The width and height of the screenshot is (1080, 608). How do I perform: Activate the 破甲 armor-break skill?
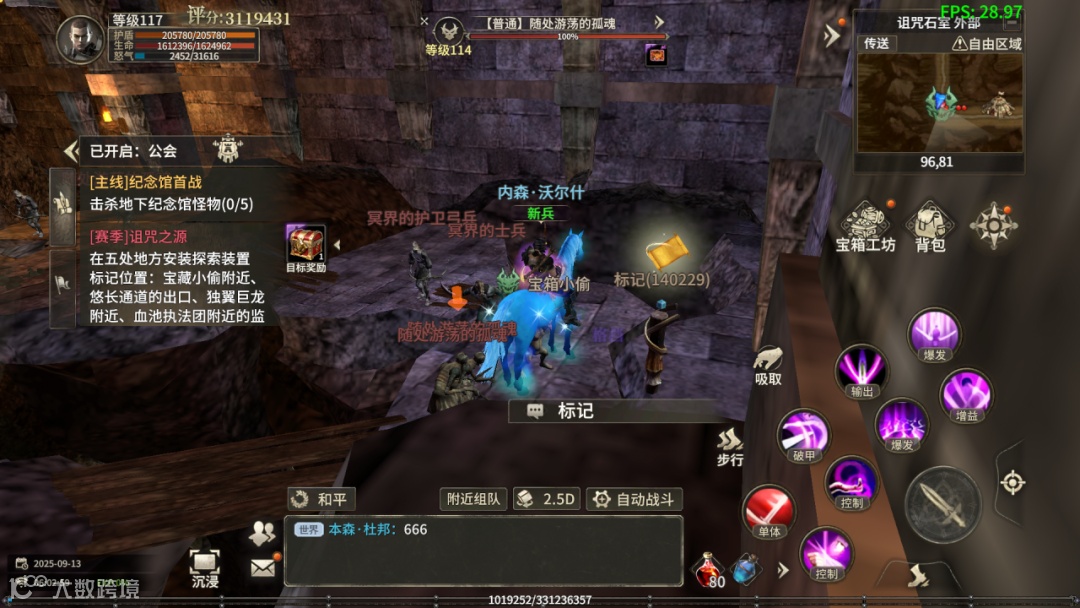click(805, 436)
